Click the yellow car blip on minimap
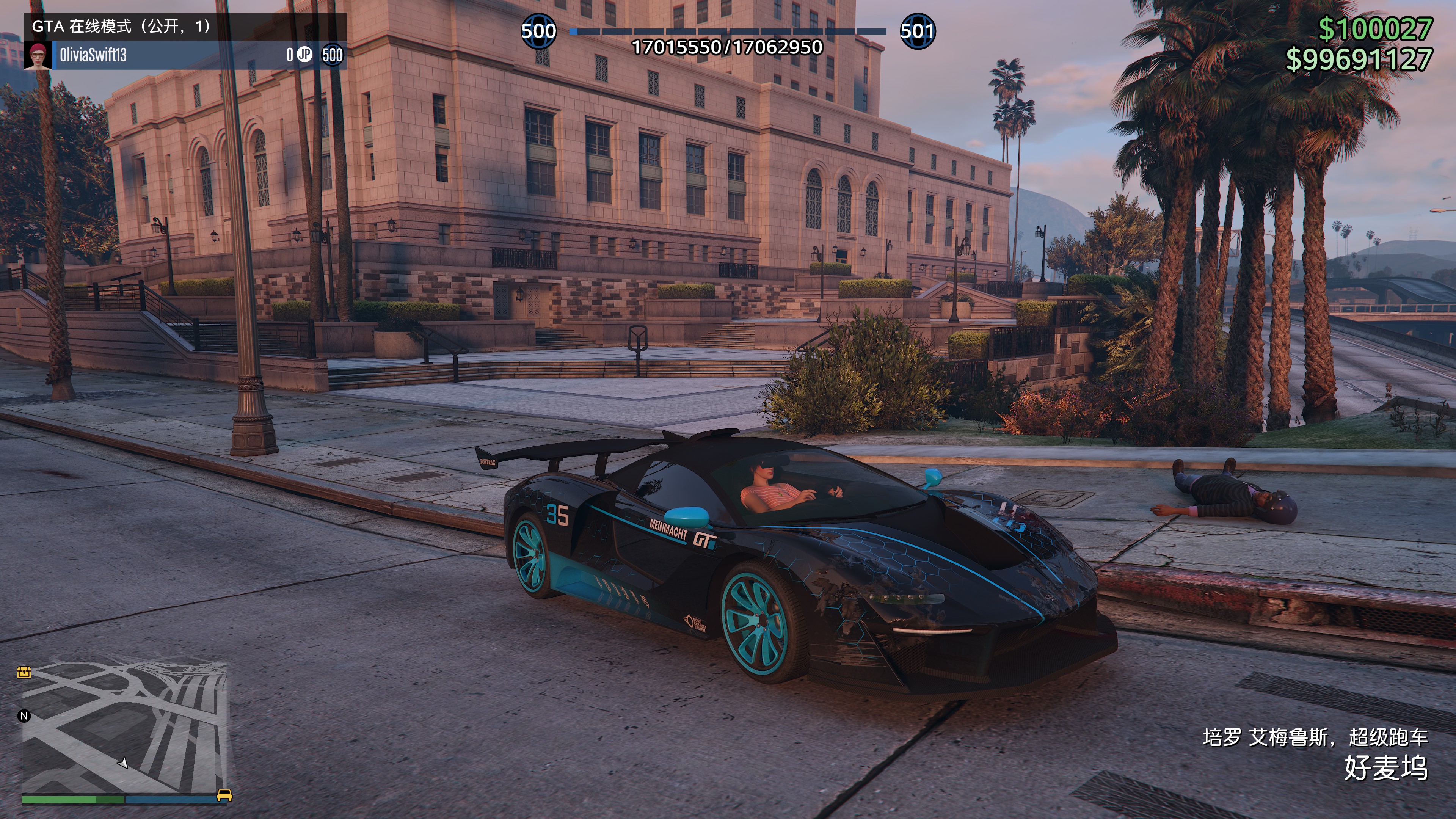This screenshot has width=1456, height=819. coord(224,795)
